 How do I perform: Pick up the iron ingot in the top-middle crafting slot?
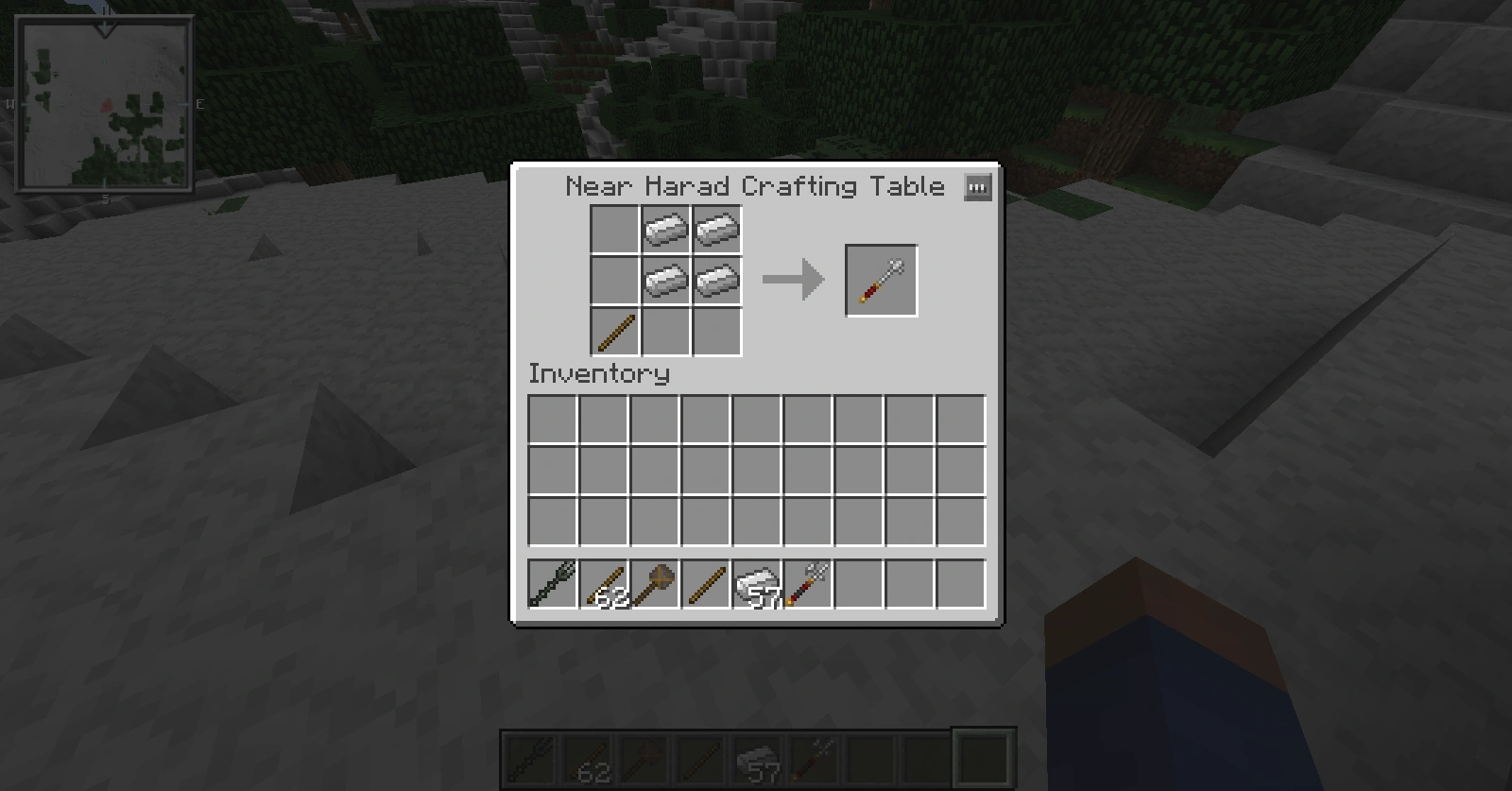666,227
